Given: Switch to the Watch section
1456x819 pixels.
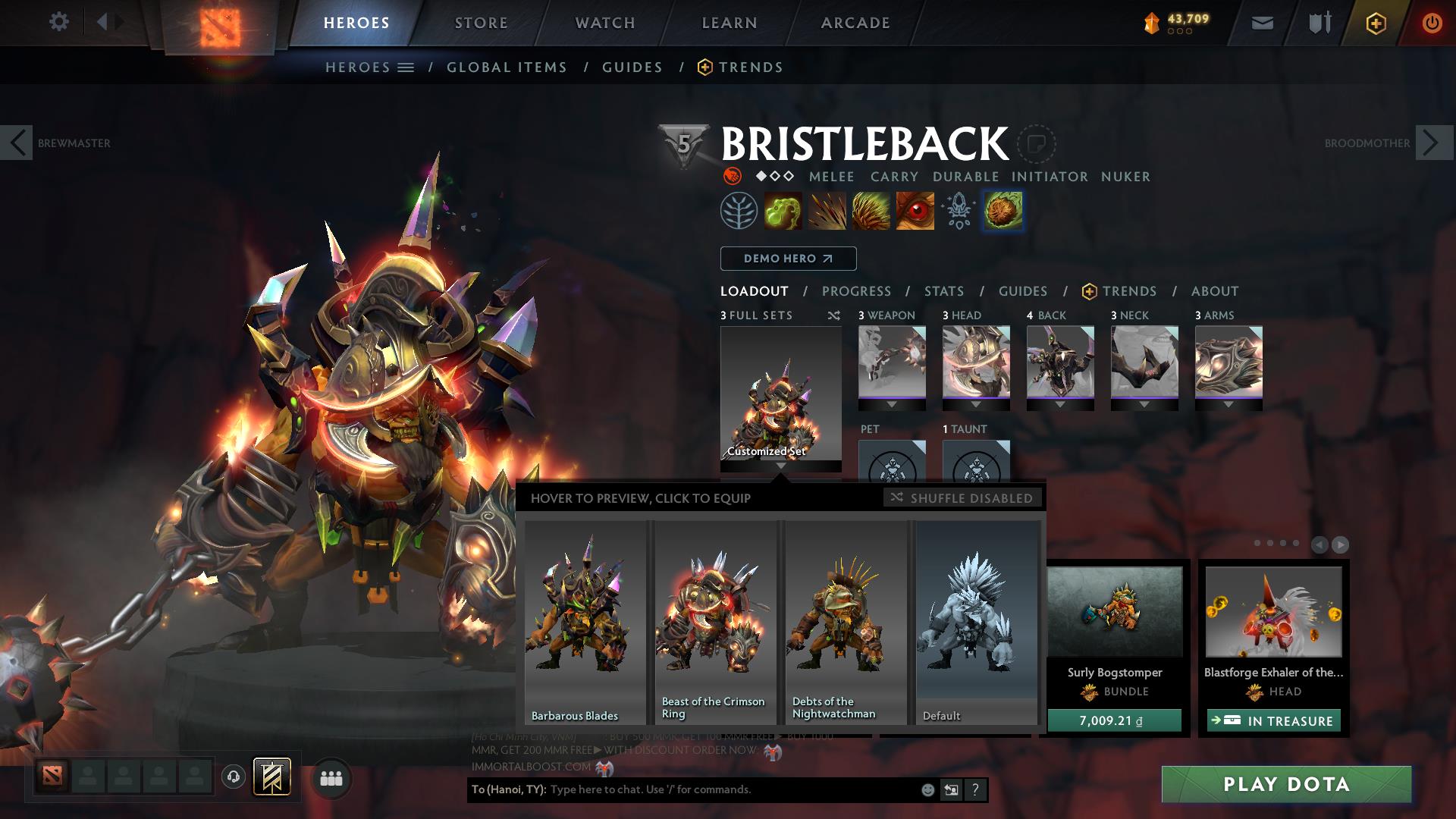Looking at the screenshot, I should click(605, 23).
